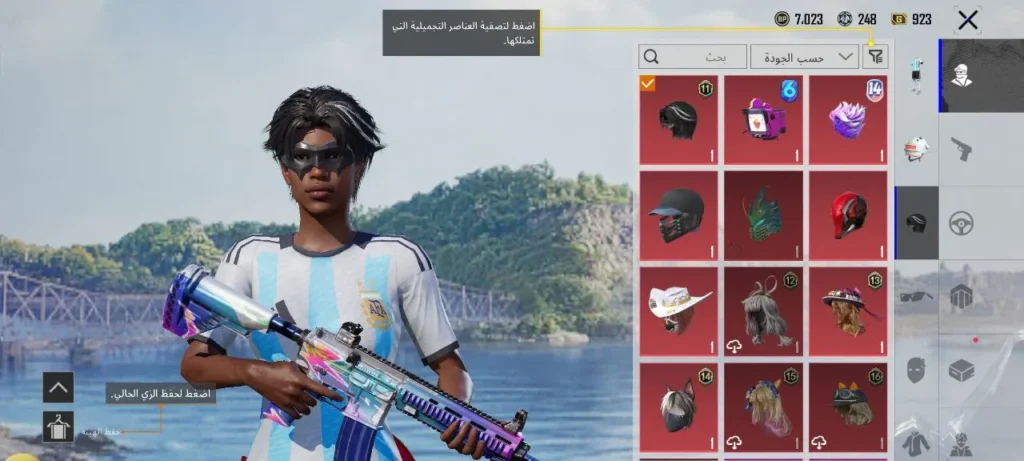
Task: Open the steering wheel vehicle category
Action: [x=961, y=222]
